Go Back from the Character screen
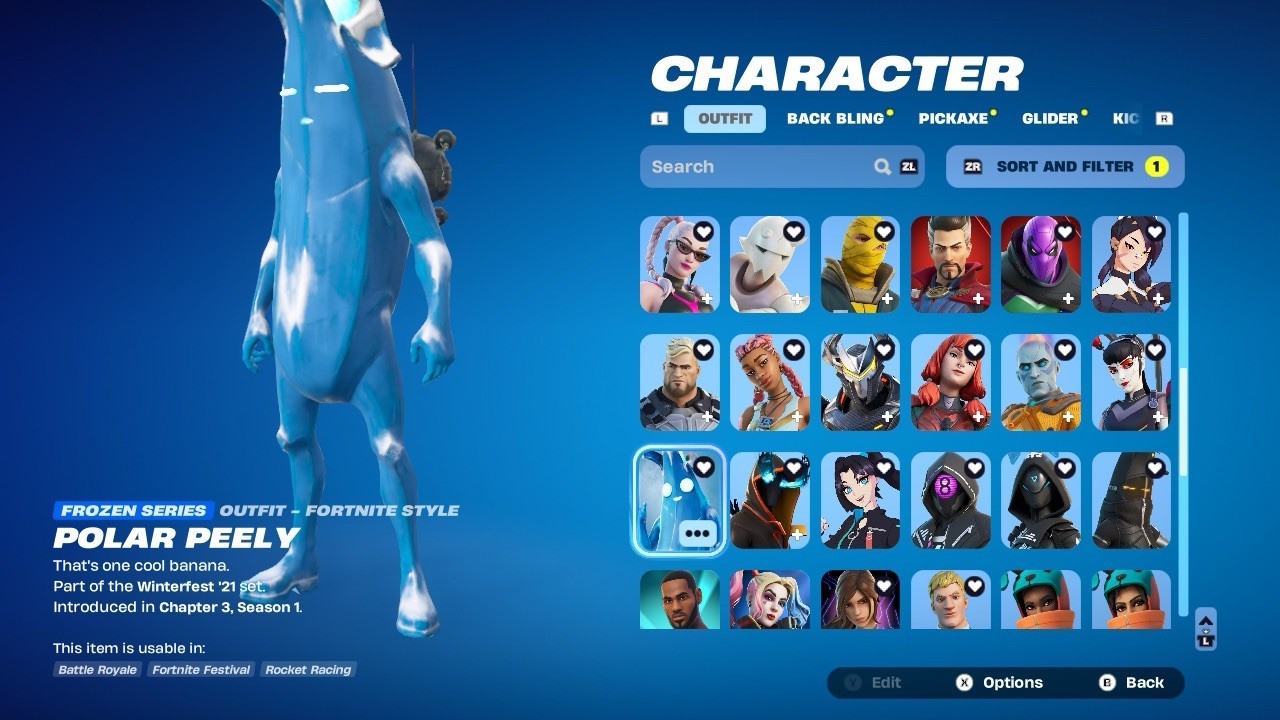Screen dimensions: 1280x720 click(1133, 683)
